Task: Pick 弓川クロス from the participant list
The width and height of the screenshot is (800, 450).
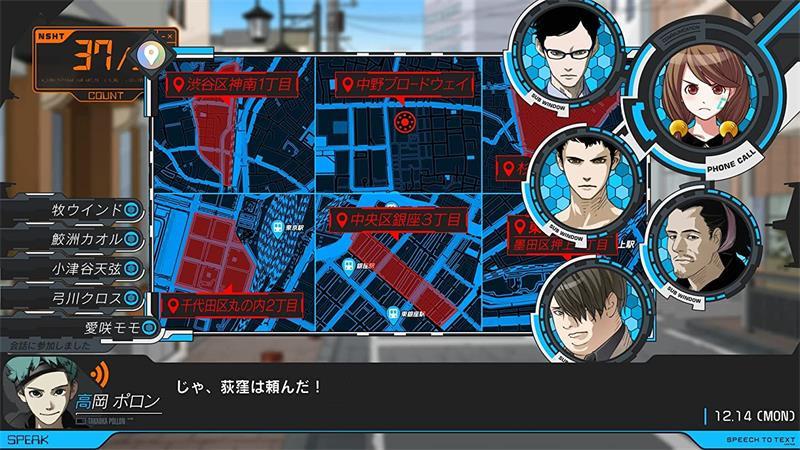Action: [87, 298]
